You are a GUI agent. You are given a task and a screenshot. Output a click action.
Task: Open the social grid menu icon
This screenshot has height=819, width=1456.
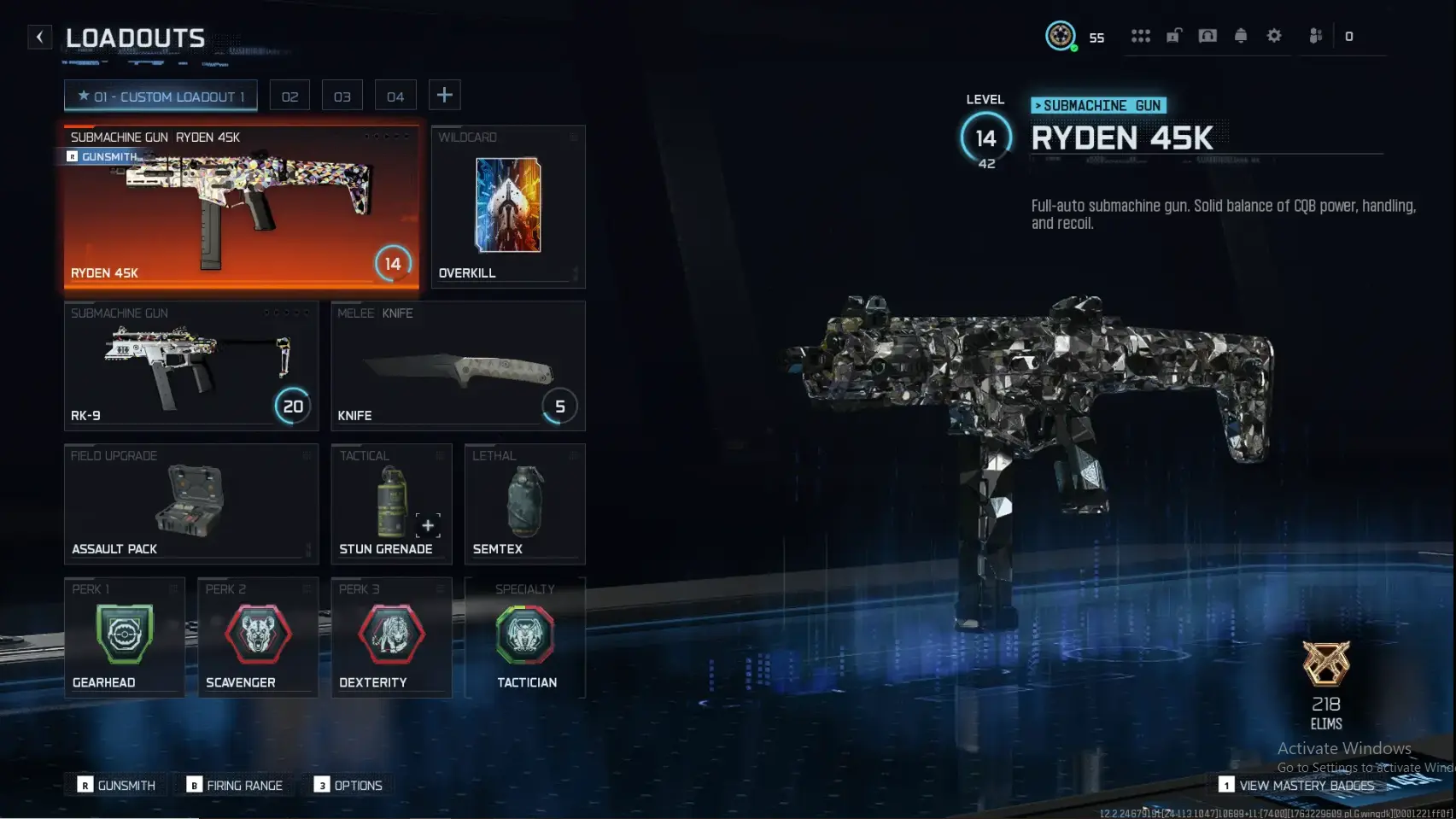click(x=1141, y=36)
